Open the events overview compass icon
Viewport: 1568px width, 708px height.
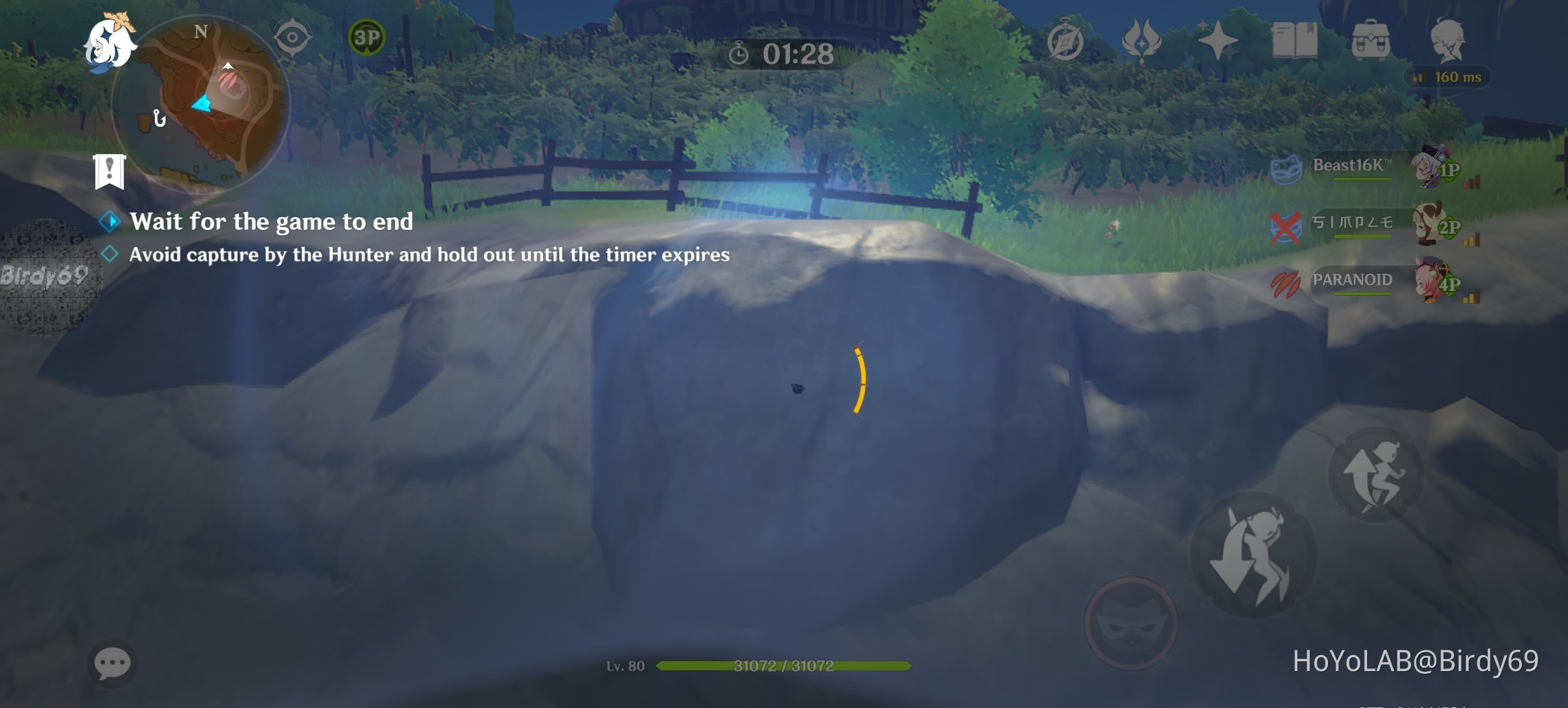(x=1065, y=40)
